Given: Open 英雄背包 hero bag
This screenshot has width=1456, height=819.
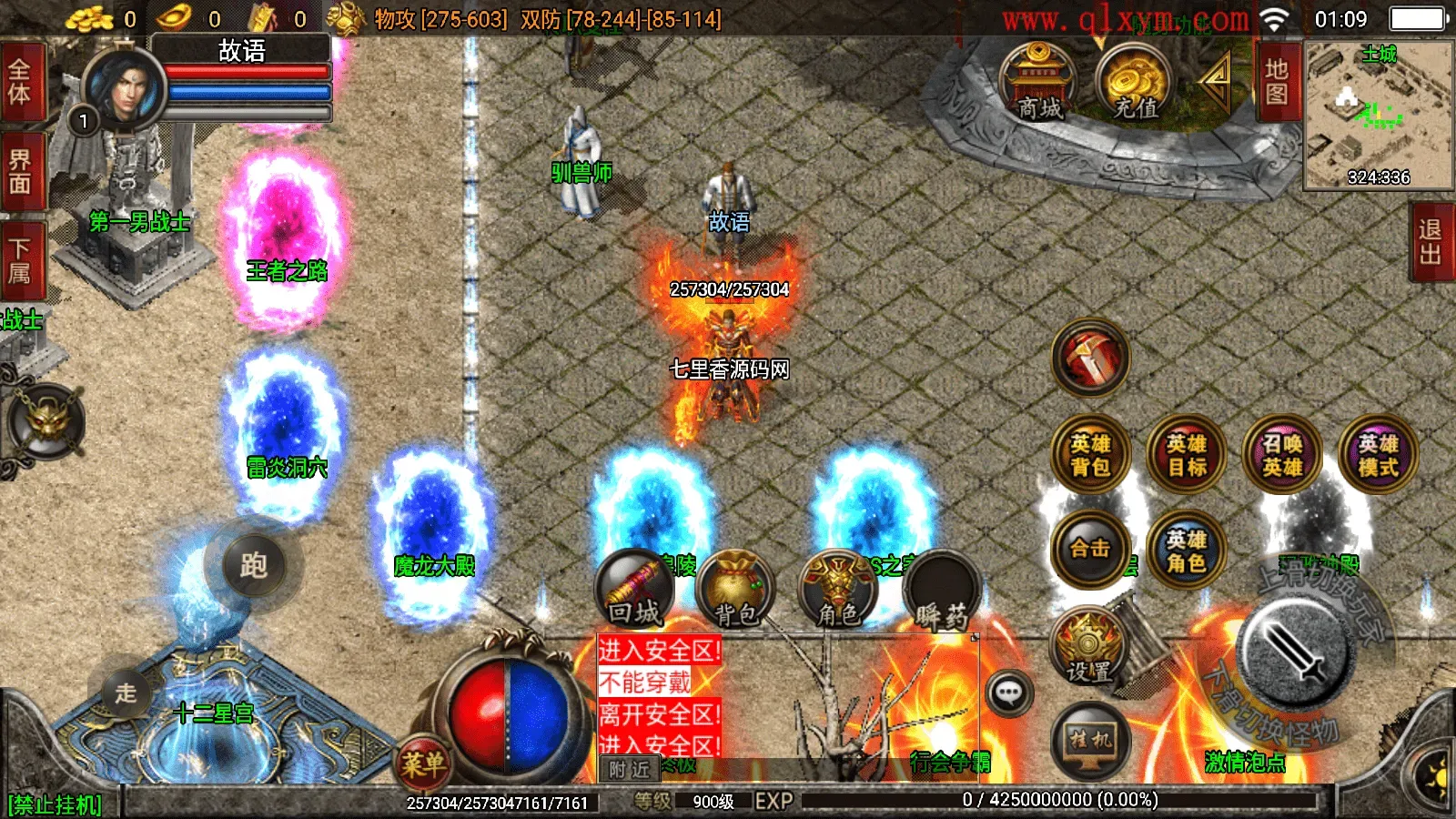Looking at the screenshot, I should coord(1090,455).
